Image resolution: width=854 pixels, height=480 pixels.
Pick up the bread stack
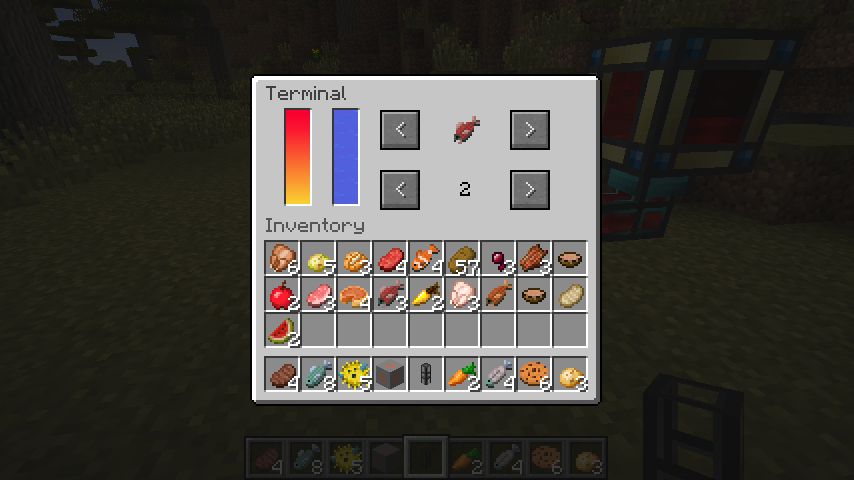(x=354, y=259)
